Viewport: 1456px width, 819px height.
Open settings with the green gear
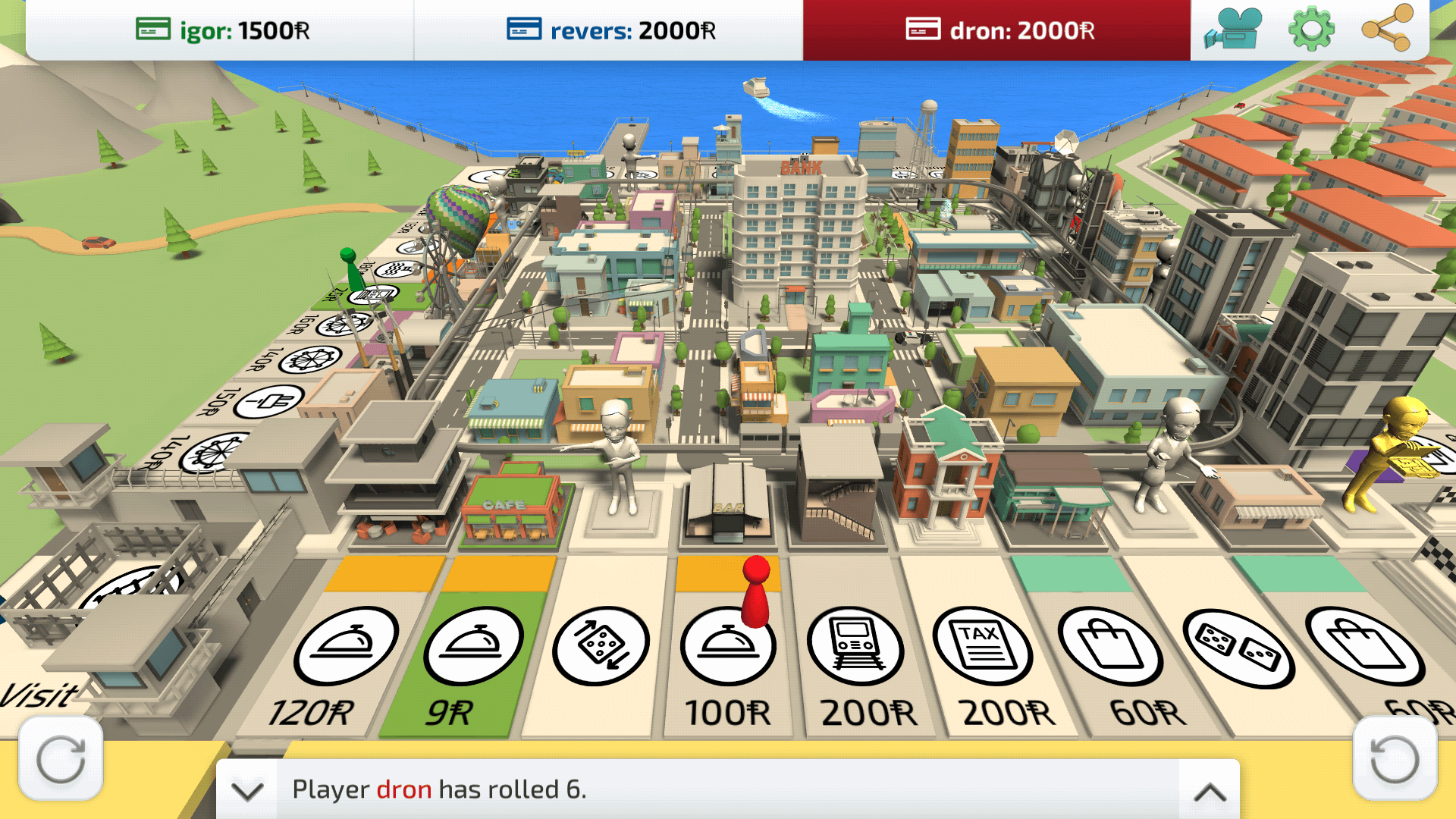1311,30
